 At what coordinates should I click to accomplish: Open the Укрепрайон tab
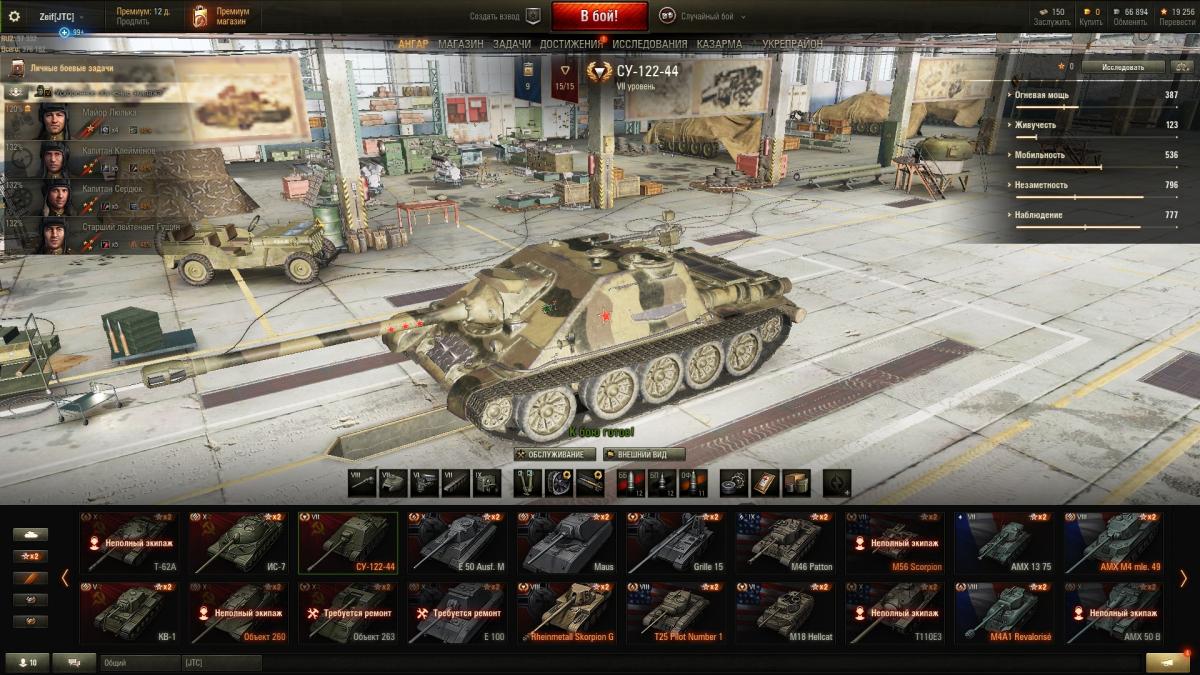tap(792, 45)
